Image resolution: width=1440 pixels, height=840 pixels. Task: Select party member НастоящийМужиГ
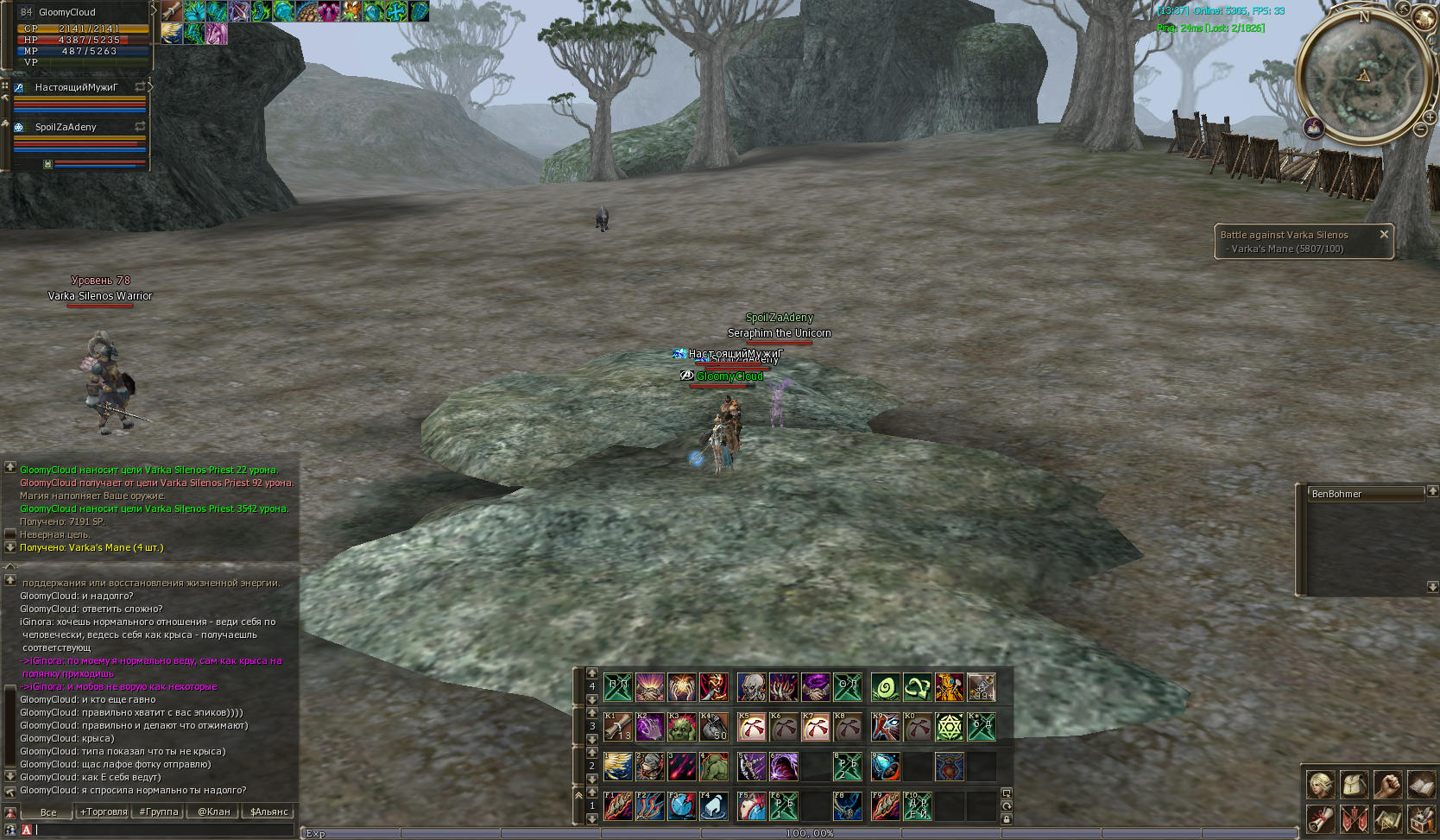tap(77, 87)
